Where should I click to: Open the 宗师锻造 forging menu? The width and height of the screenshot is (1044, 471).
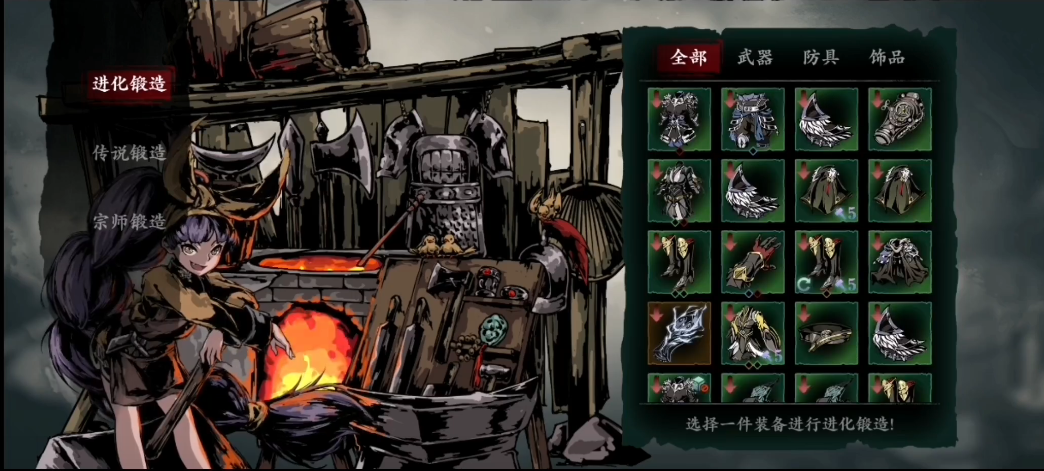click(x=130, y=221)
